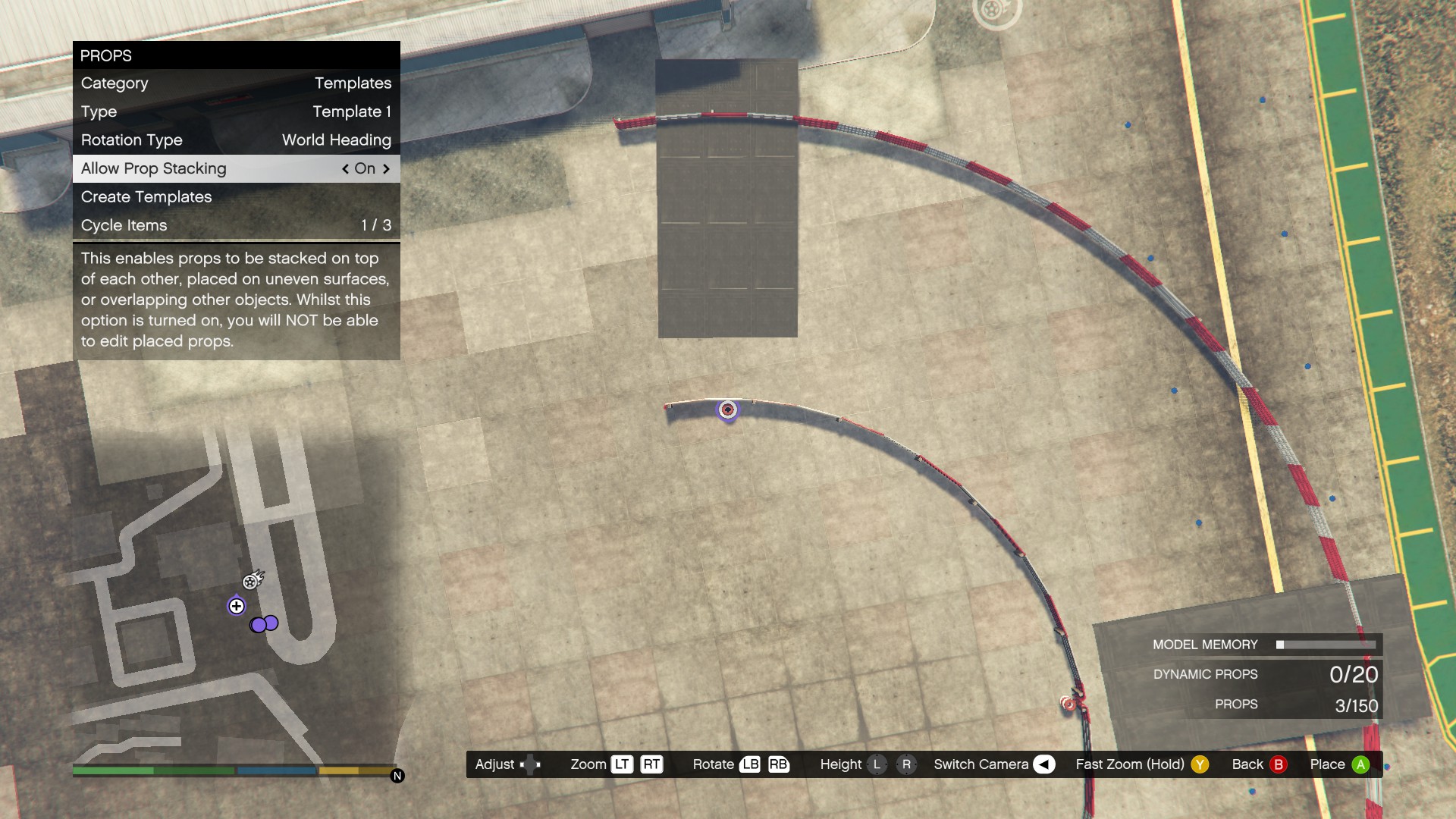Click the purple double-circle minimap blip

point(265,624)
